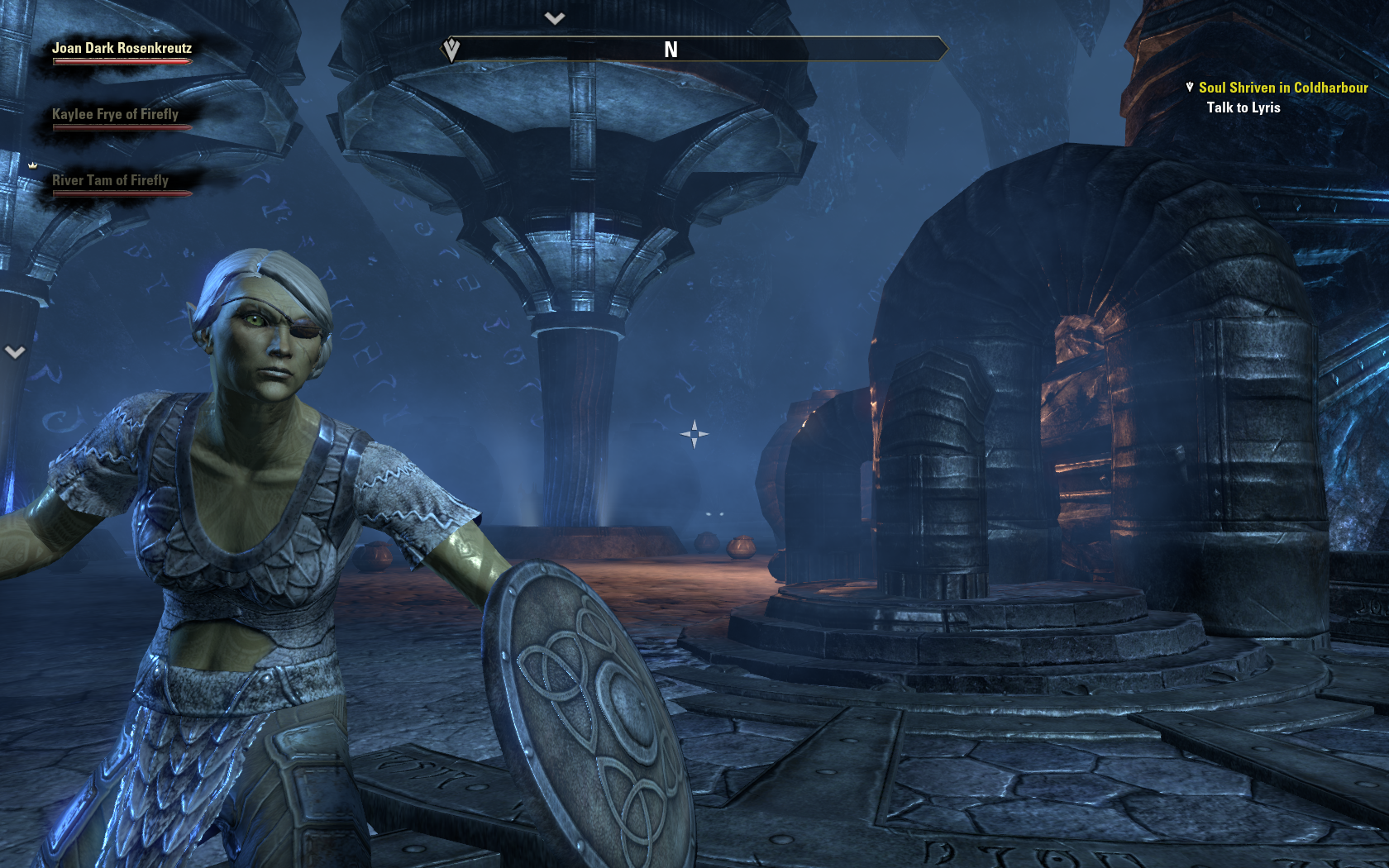
Task: Expand the chevron arrow above the compass
Action: (x=555, y=18)
